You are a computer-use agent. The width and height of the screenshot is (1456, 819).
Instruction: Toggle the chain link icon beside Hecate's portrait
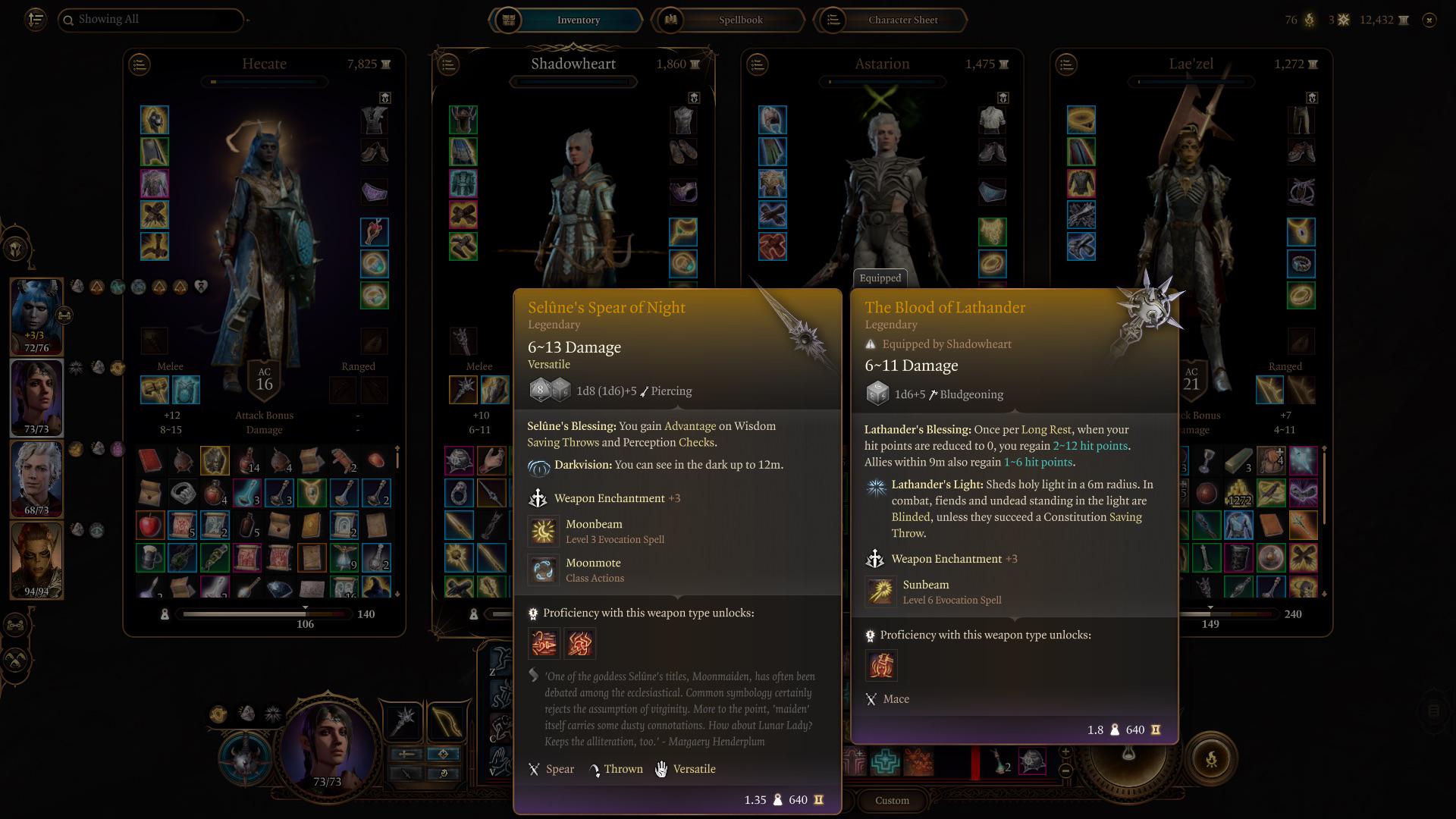click(x=65, y=317)
